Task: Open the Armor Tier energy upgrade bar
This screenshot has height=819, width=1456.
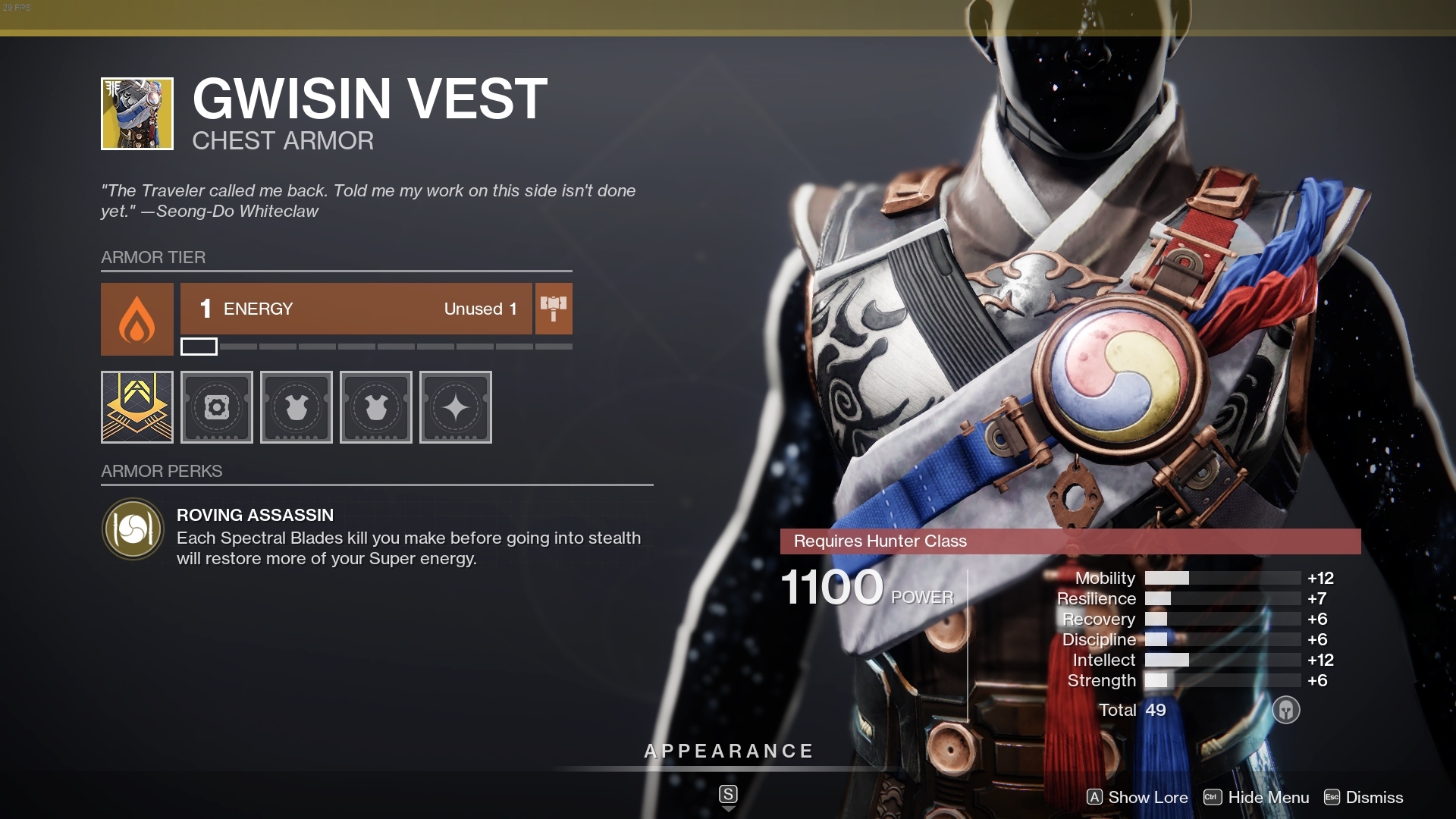Action: click(356, 309)
